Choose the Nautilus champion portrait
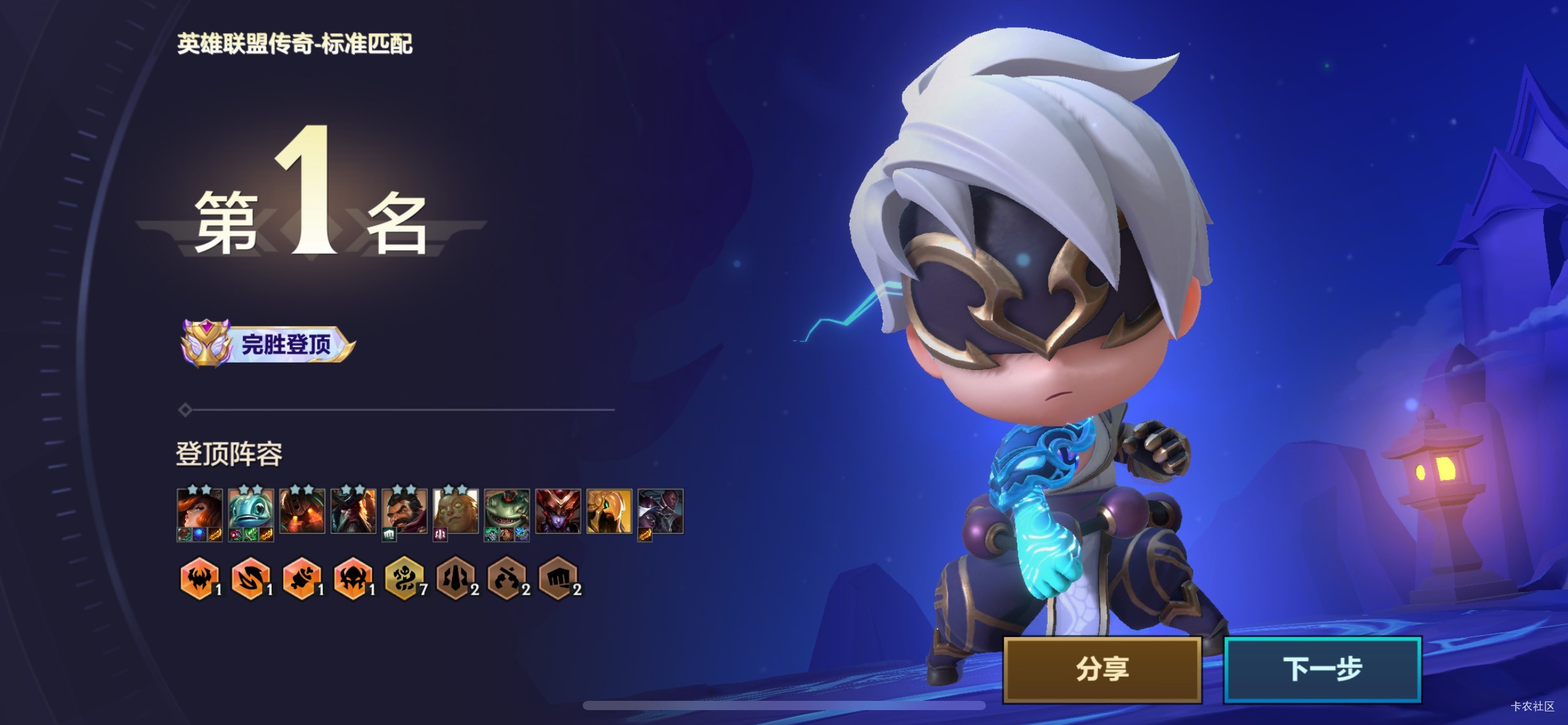 [x=302, y=511]
